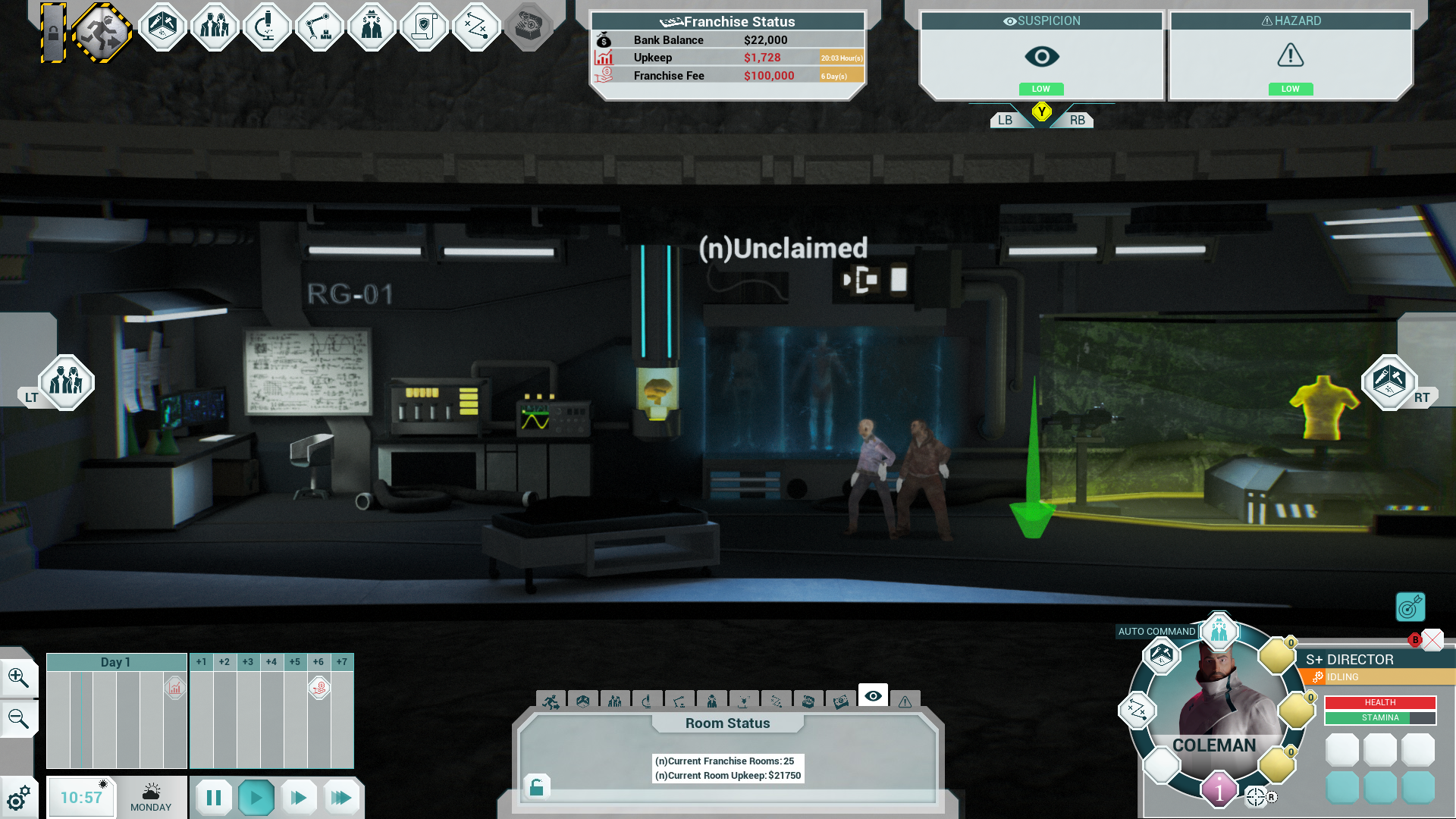
Task: Click the supply crate icon
Action: [x=529, y=27]
